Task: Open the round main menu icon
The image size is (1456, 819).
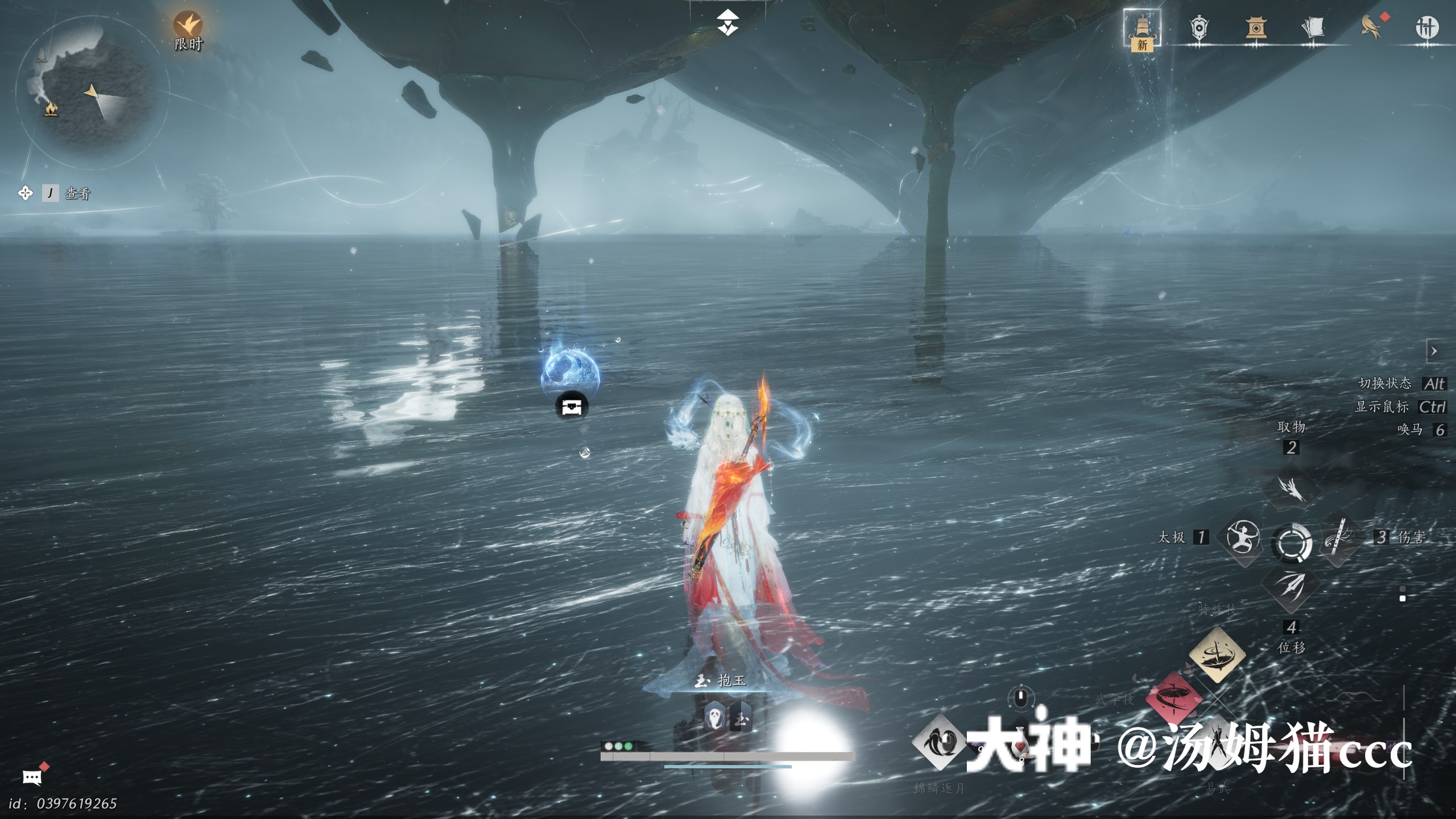Action: pos(1426,27)
